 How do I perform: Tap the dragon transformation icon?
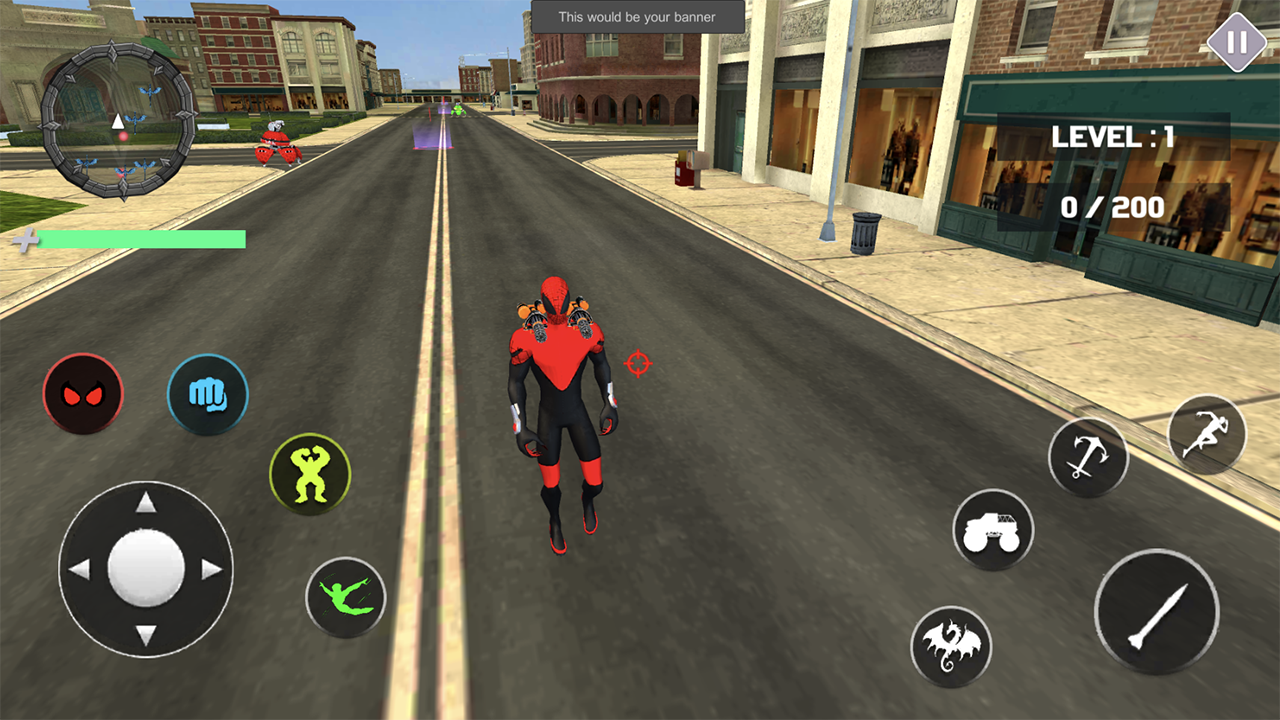coord(952,646)
